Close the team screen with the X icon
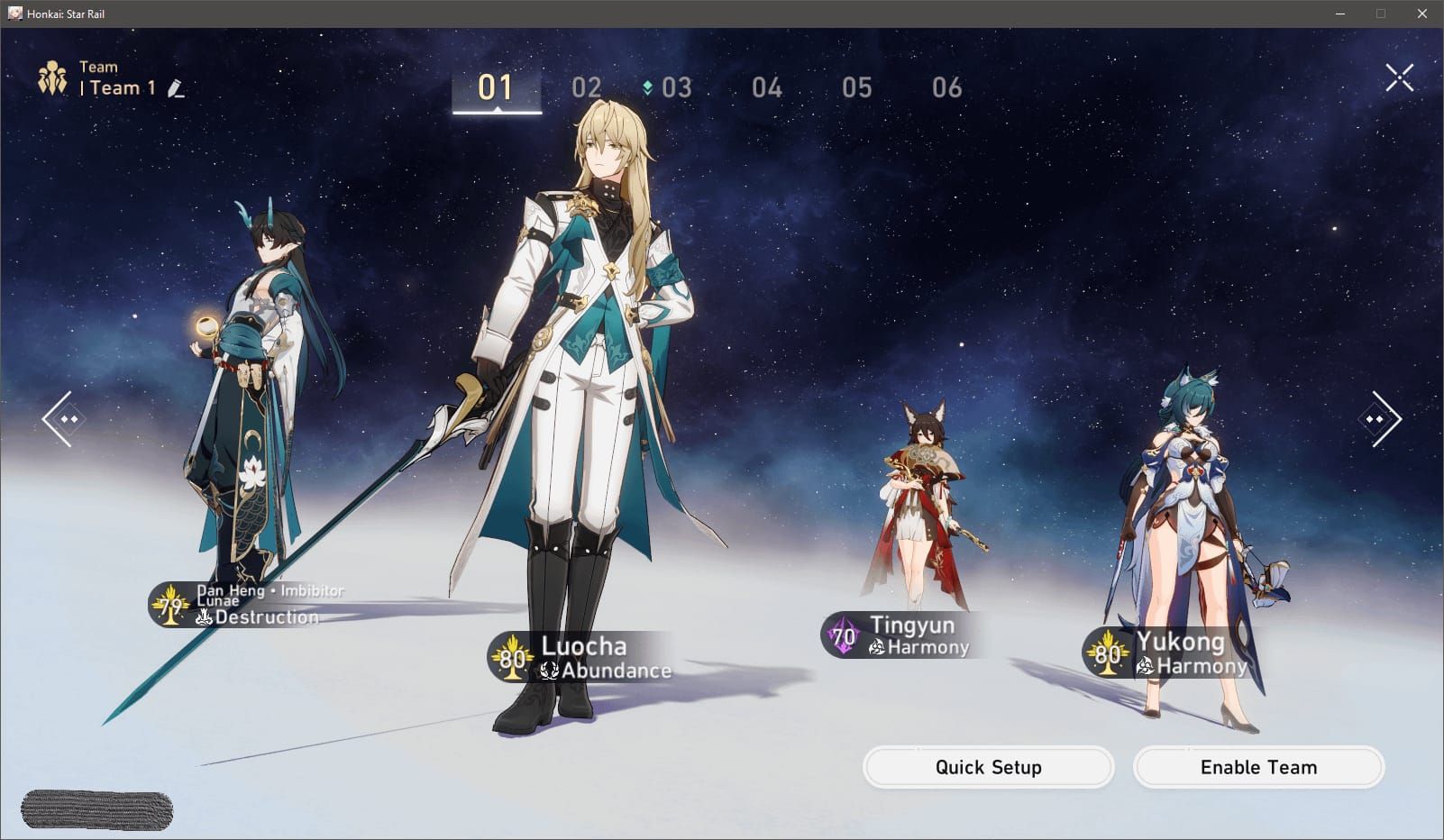This screenshot has width=1444, height=840. click(x=1399, y=78)
